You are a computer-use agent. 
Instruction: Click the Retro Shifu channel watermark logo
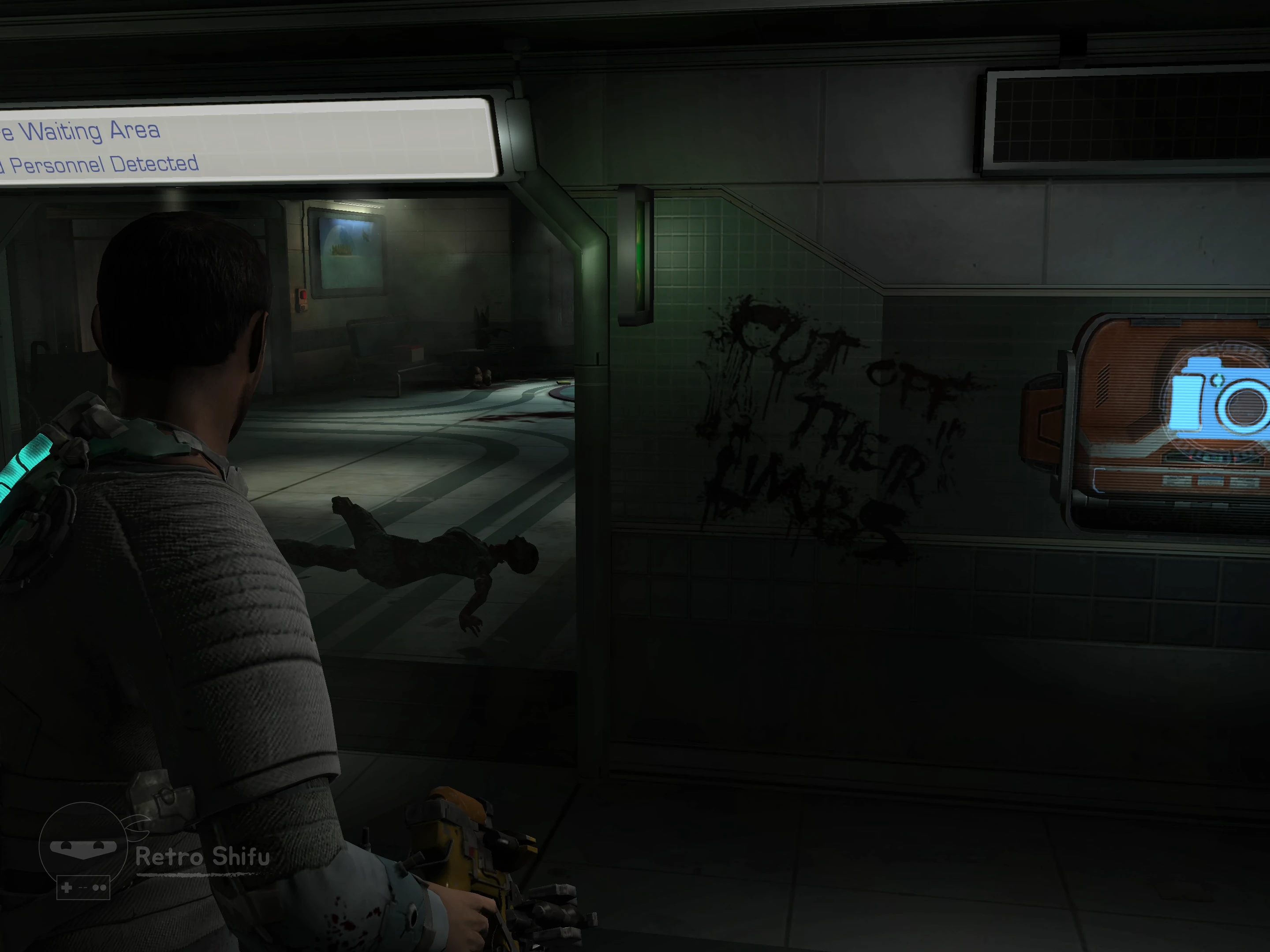coord(84,850)
